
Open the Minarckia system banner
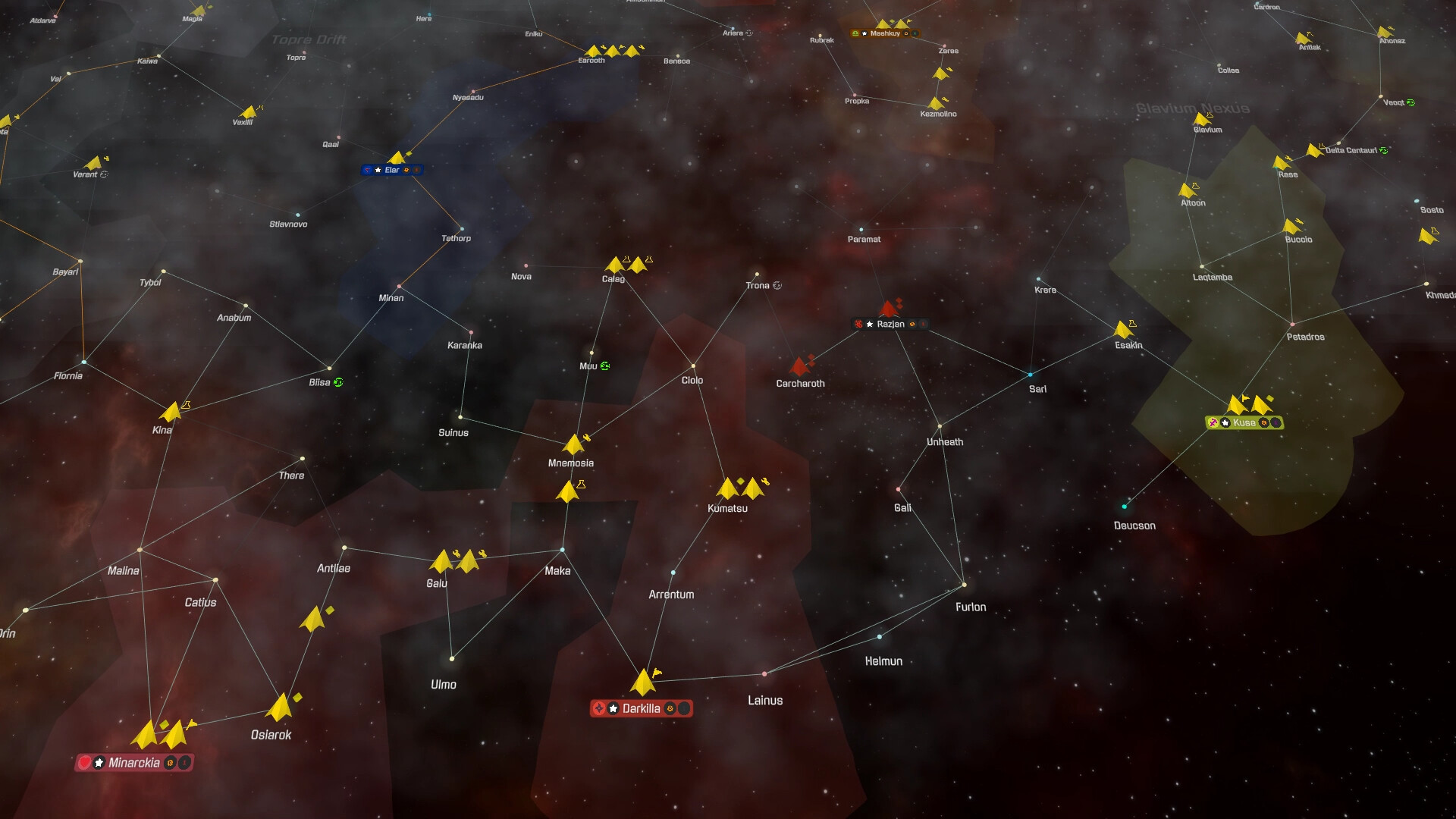(133, 763)
